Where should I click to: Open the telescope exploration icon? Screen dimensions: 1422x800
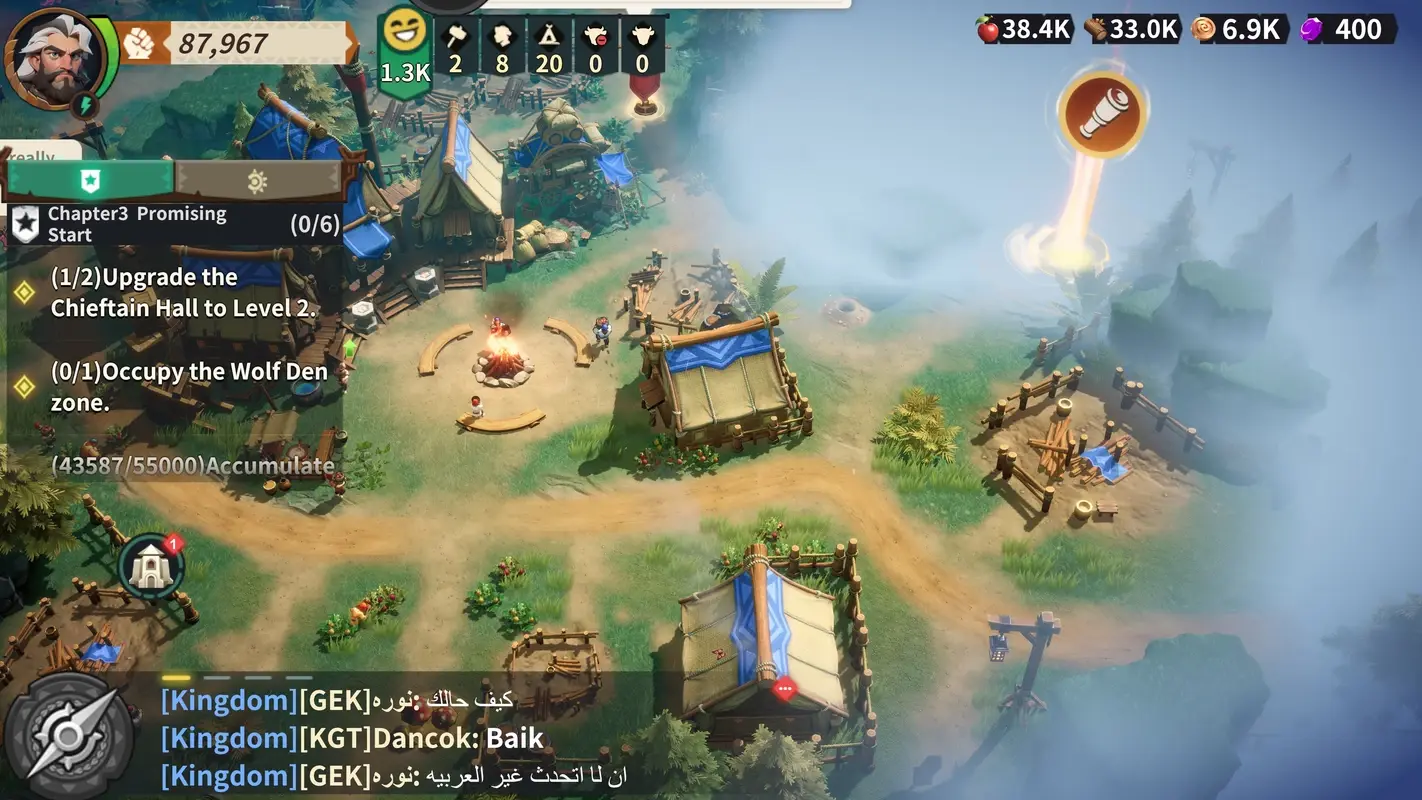click(1100, 113)
